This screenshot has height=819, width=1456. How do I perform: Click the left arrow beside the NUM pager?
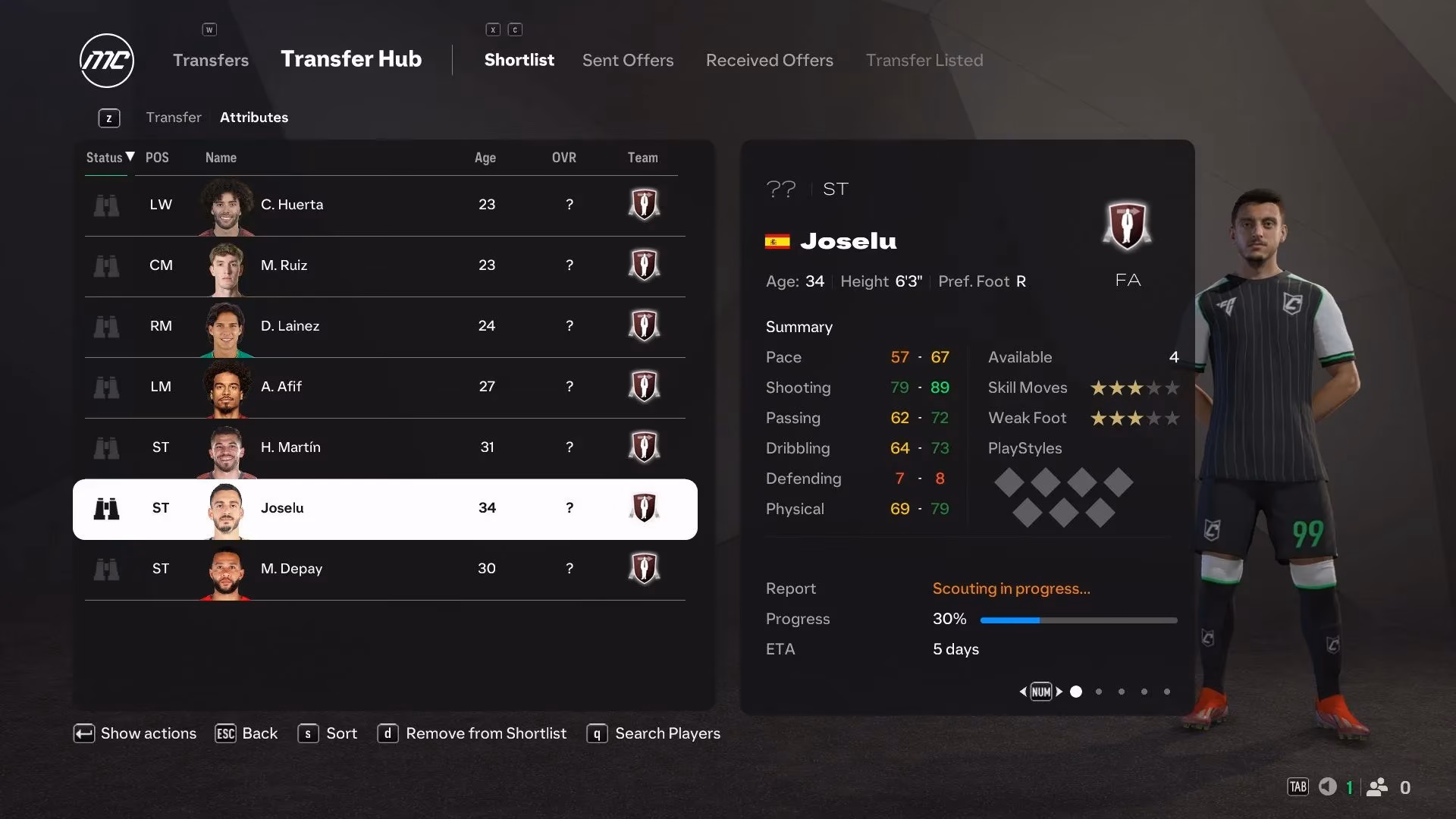[1022, 692]
